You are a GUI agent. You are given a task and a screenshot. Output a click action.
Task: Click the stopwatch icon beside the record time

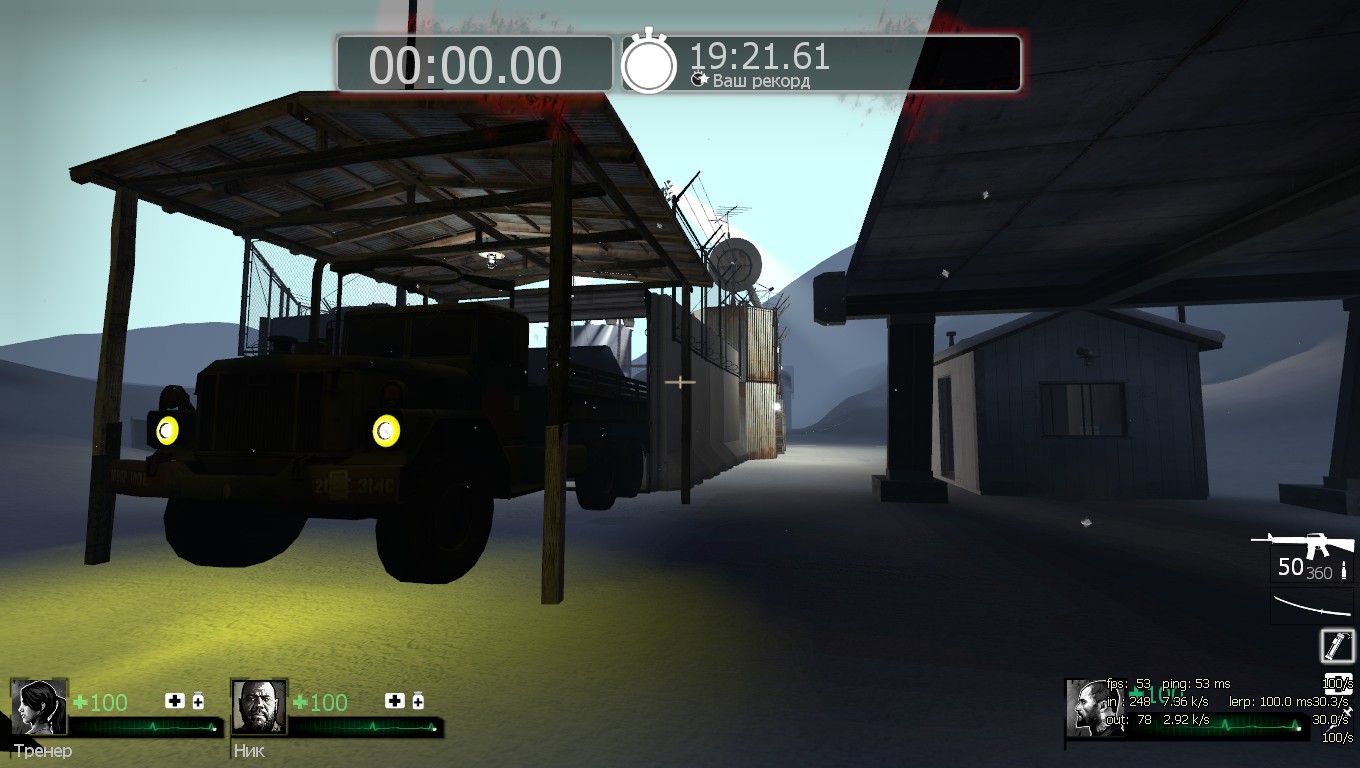649,64
